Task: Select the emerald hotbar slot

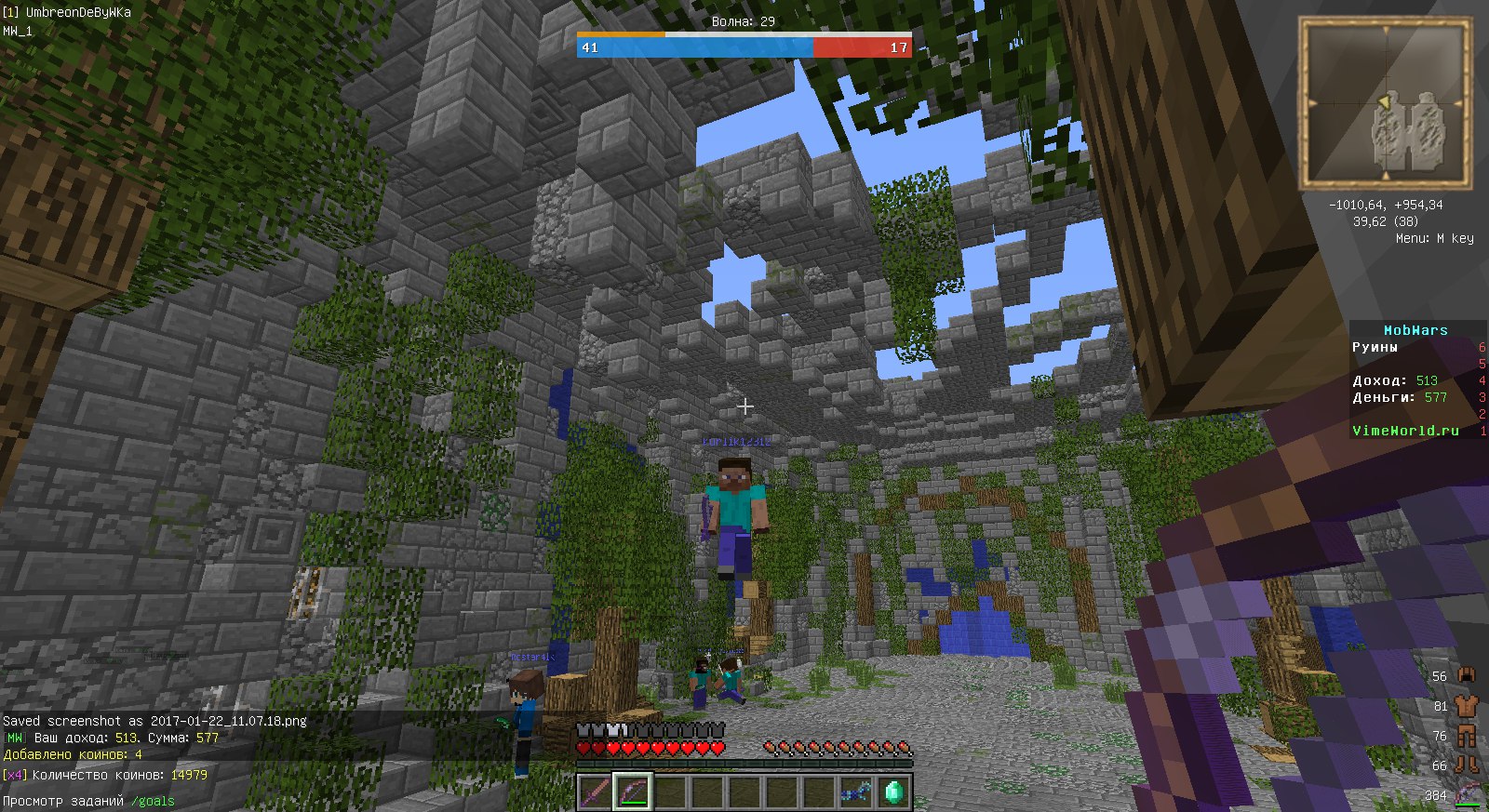Action: [x=893, y=792]
